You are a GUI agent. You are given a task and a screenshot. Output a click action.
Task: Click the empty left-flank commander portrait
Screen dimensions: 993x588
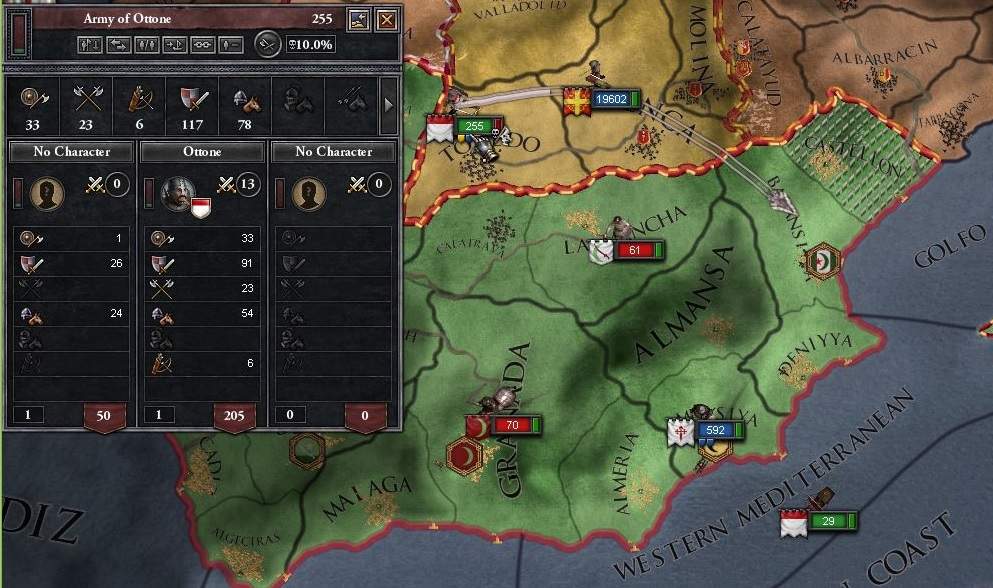pos(46,193)
